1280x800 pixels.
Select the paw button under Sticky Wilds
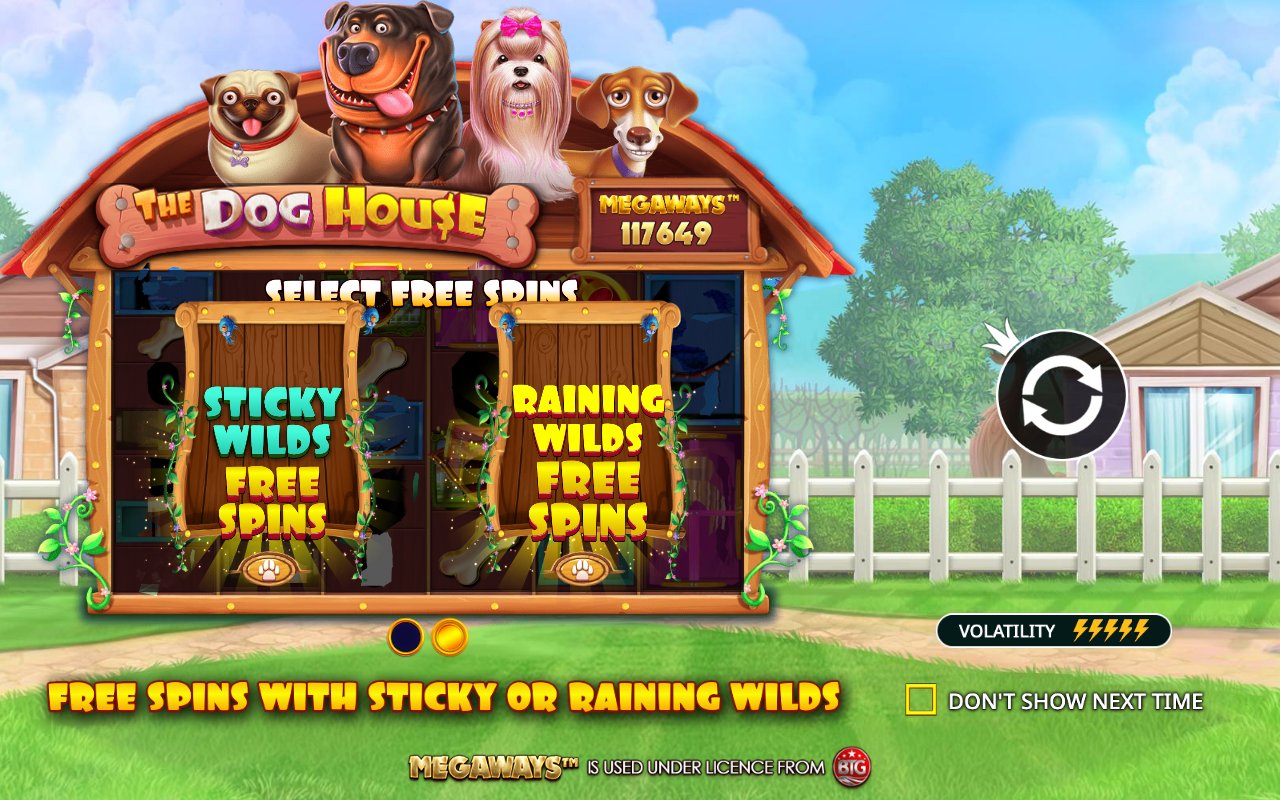[268, 567]
